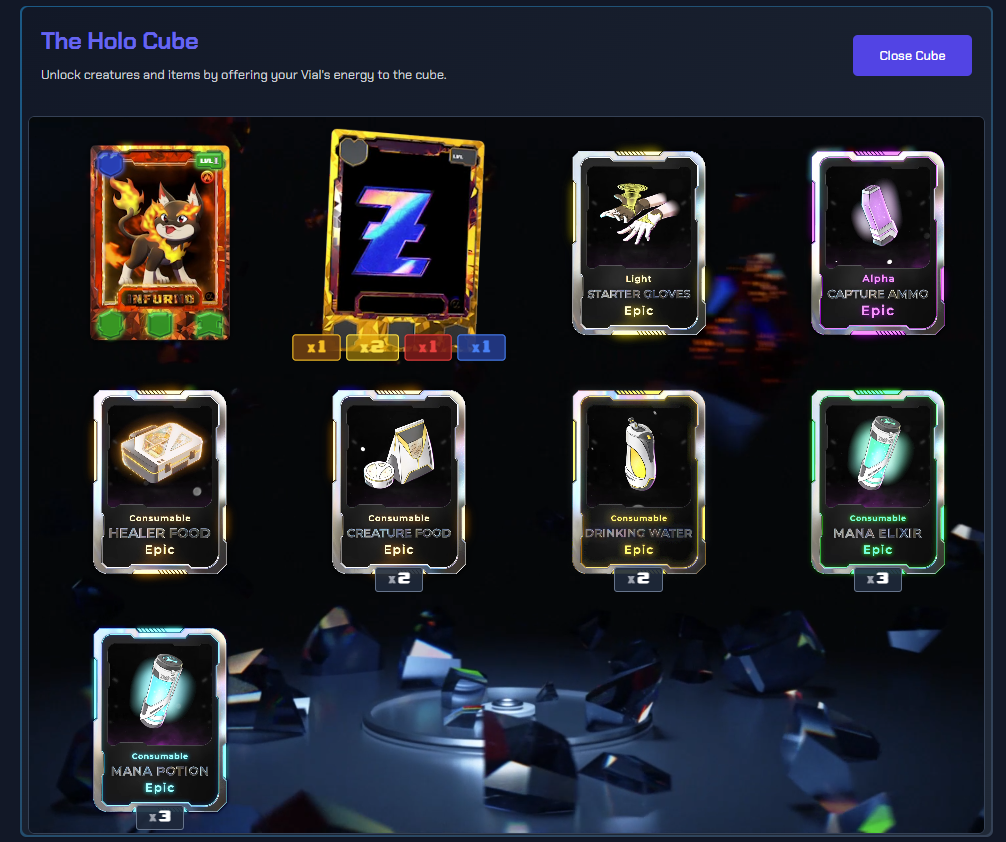Viewport: 1006px width, 842px height.
Task: Select the Capture Ammo card
Action: [877, 242]
